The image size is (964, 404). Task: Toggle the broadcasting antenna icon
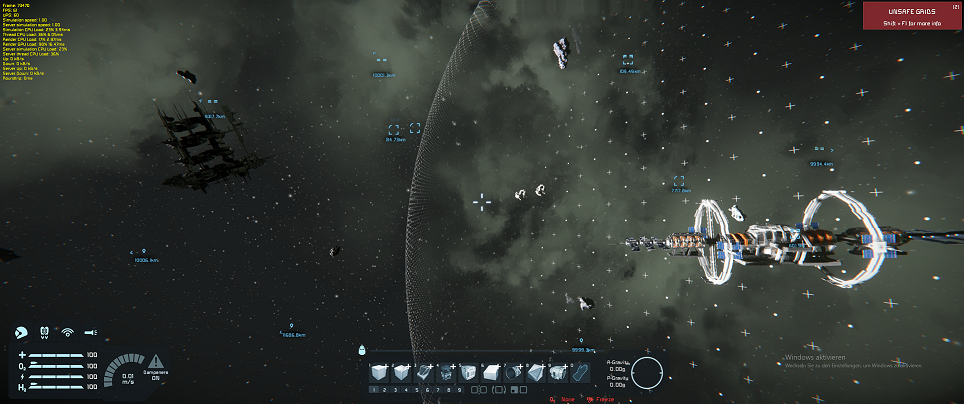point(68,331)
